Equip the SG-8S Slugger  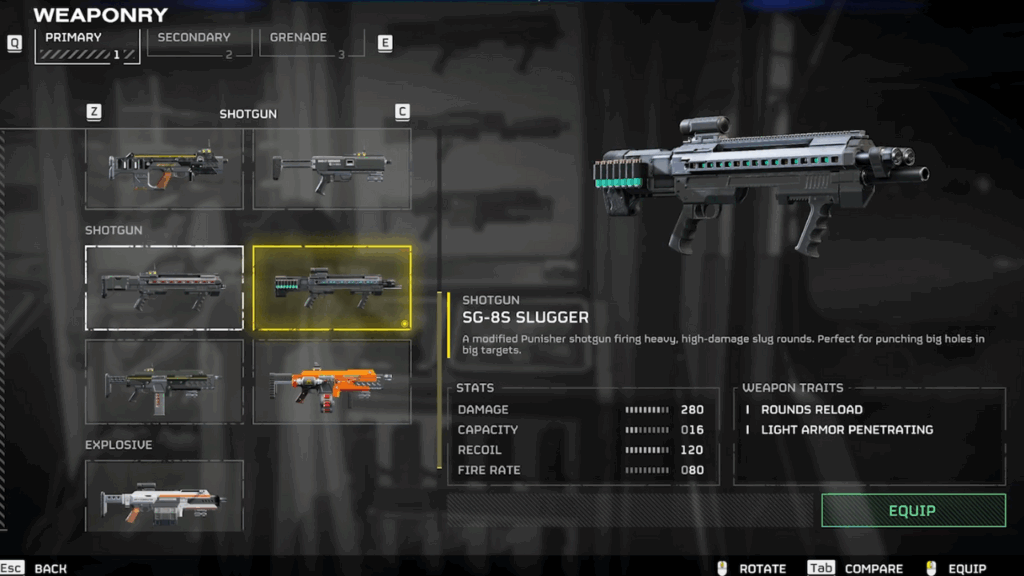(913, 510)
